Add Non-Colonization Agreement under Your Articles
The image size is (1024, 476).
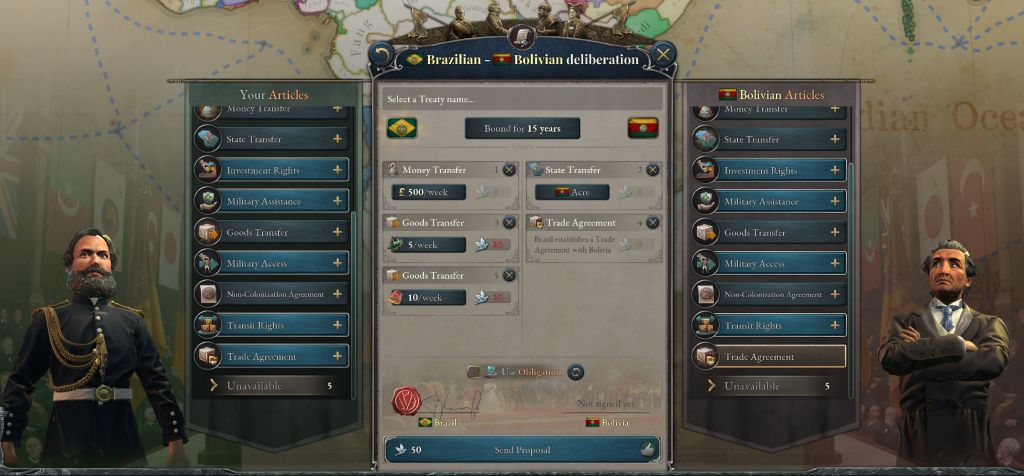coord(337,294)
